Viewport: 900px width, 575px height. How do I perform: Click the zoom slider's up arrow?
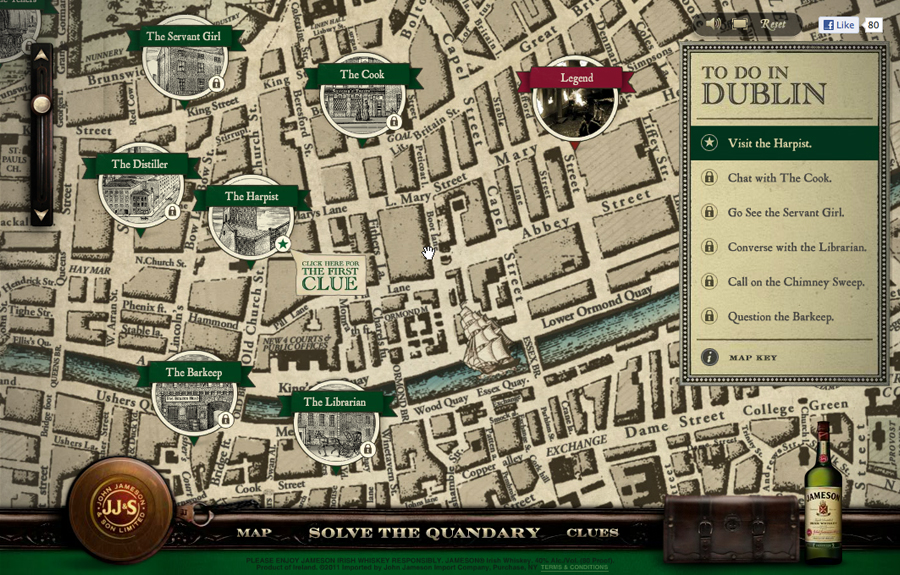pyautogui.click(x=41, y=56)
